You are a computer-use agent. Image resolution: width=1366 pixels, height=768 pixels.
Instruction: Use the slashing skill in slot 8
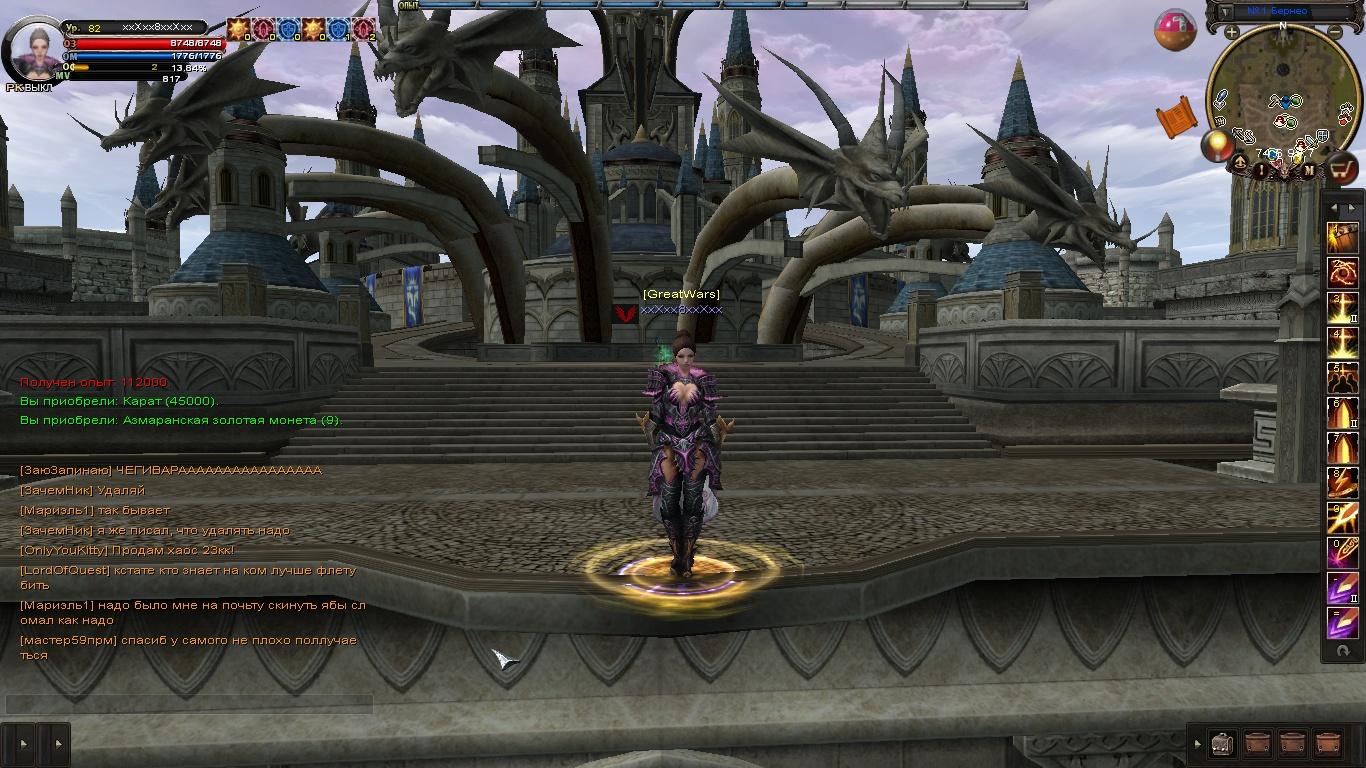1341,481
